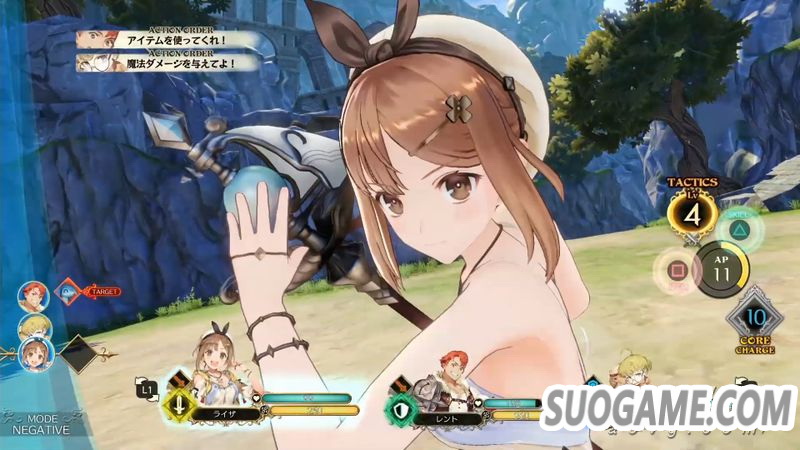
Task: Select the blond character's turn timeline portrait
Action: (33, 326)
